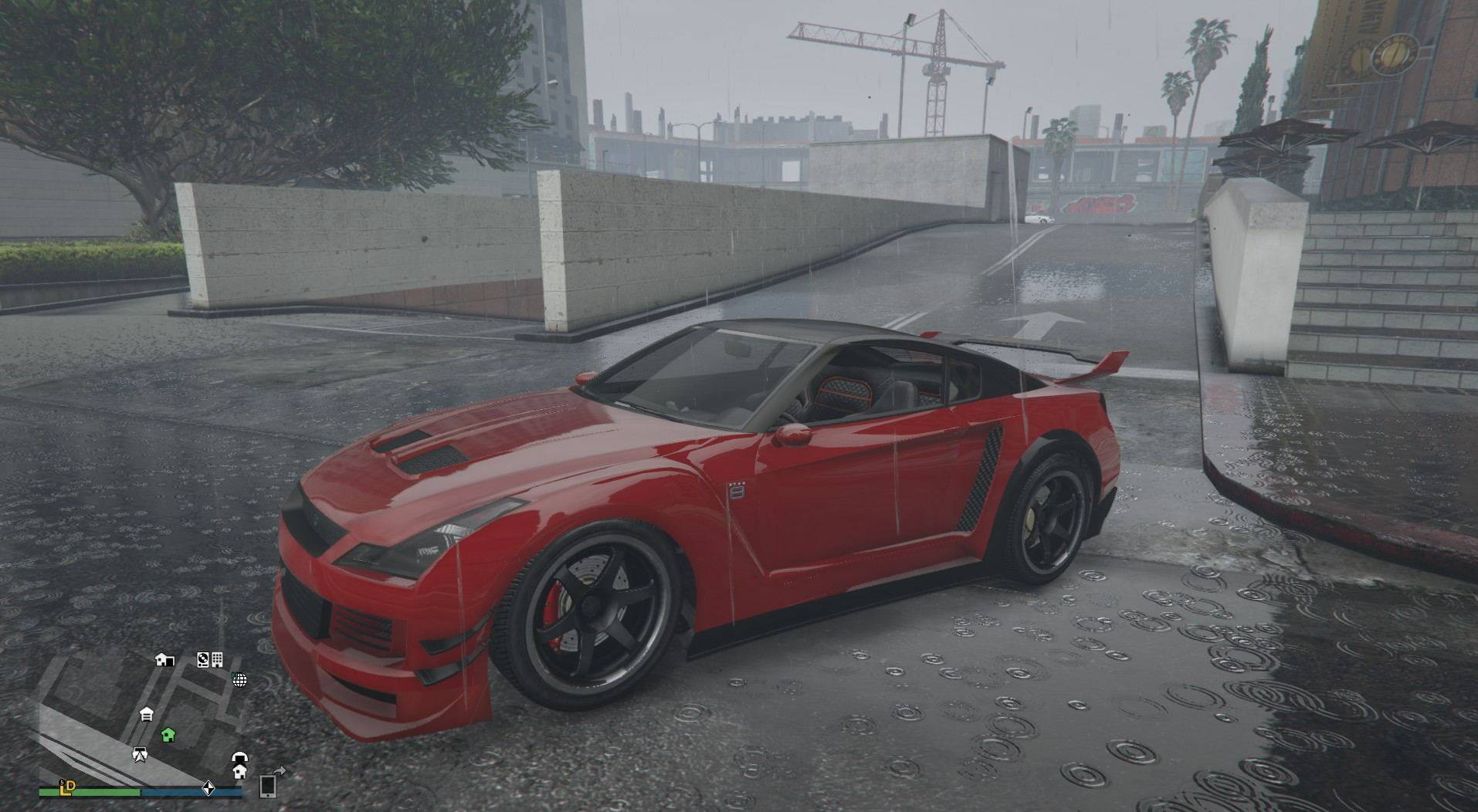Click the vinyl record blip on minimap
Viewport: 1478px width, 812px height.
203,659
